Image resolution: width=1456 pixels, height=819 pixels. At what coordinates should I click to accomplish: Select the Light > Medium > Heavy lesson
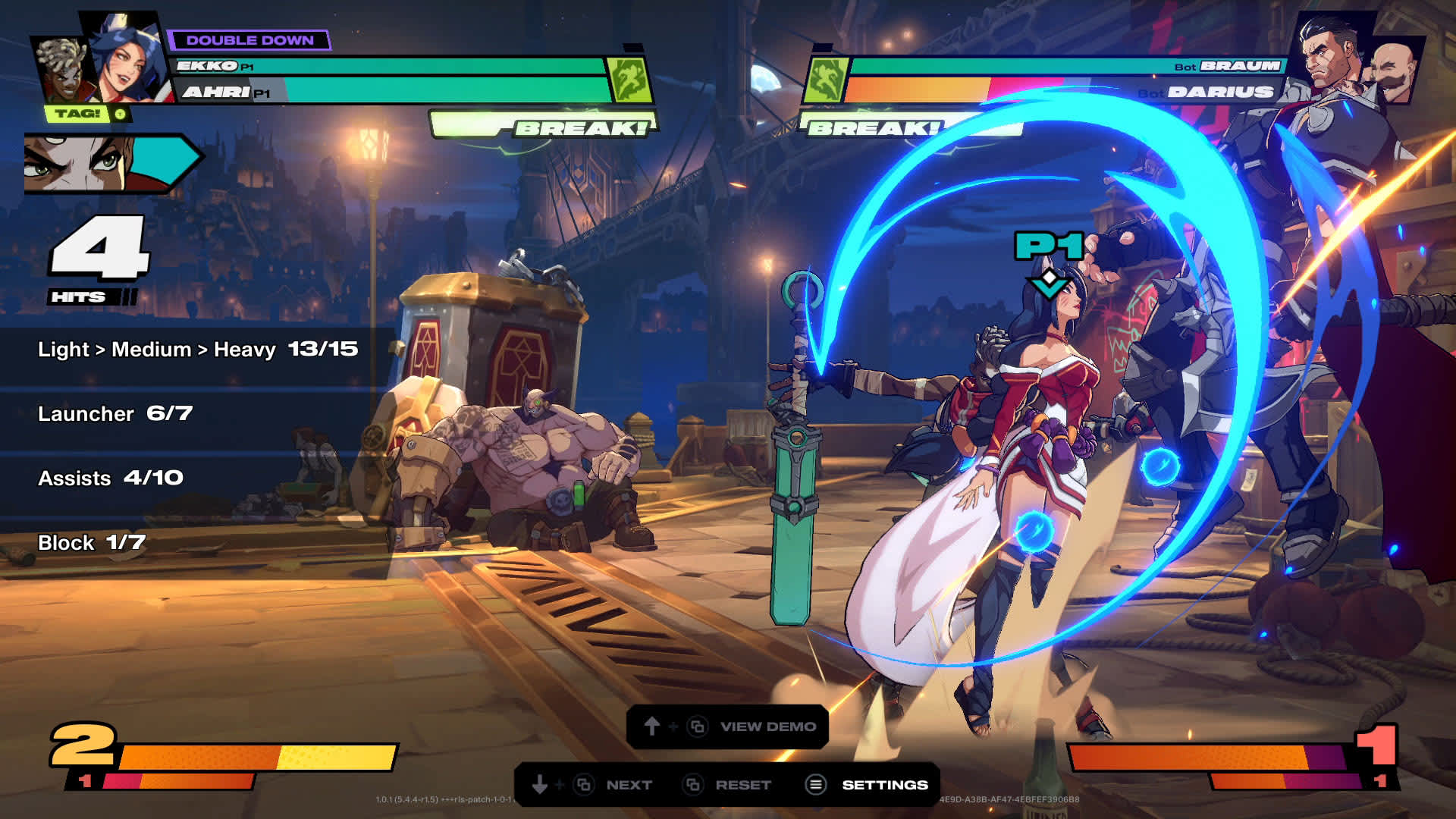[x=197, y=350]
